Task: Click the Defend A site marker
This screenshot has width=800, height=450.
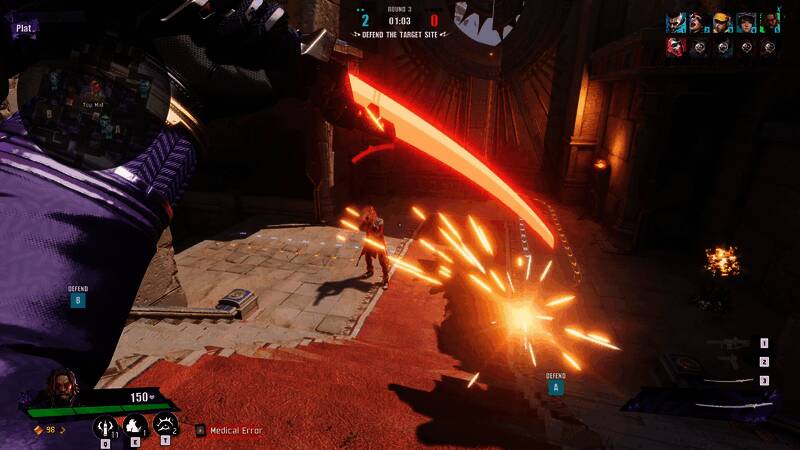Action: pyautogui.click(x=555, y=386)
